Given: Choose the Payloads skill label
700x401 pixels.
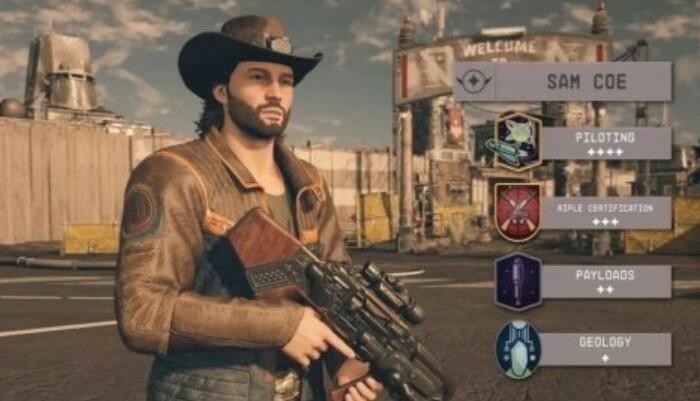Looking at the screenshot, I should 606,281.
